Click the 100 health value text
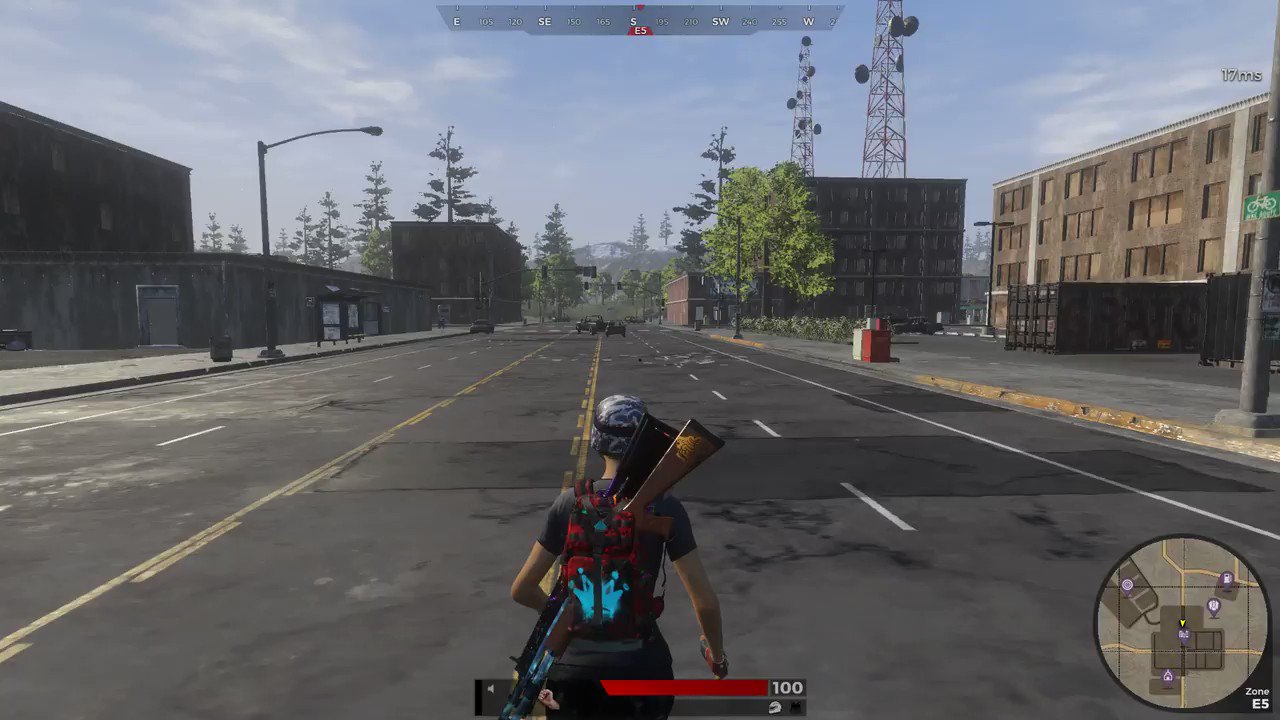 (x=787, y=688)
